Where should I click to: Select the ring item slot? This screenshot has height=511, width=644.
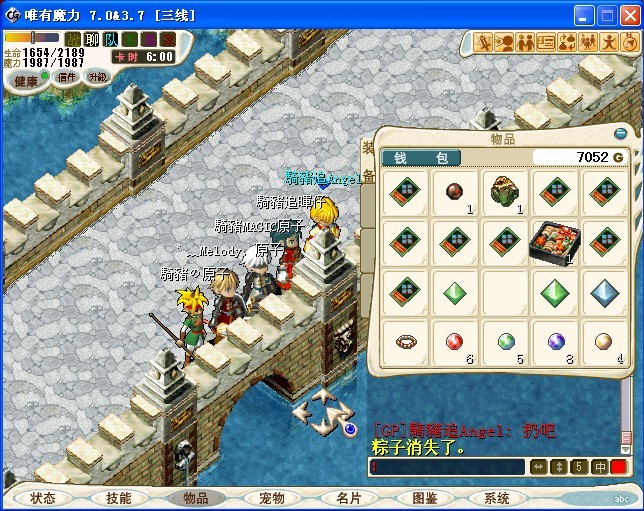pyautogui.click(x=405, y=342)
